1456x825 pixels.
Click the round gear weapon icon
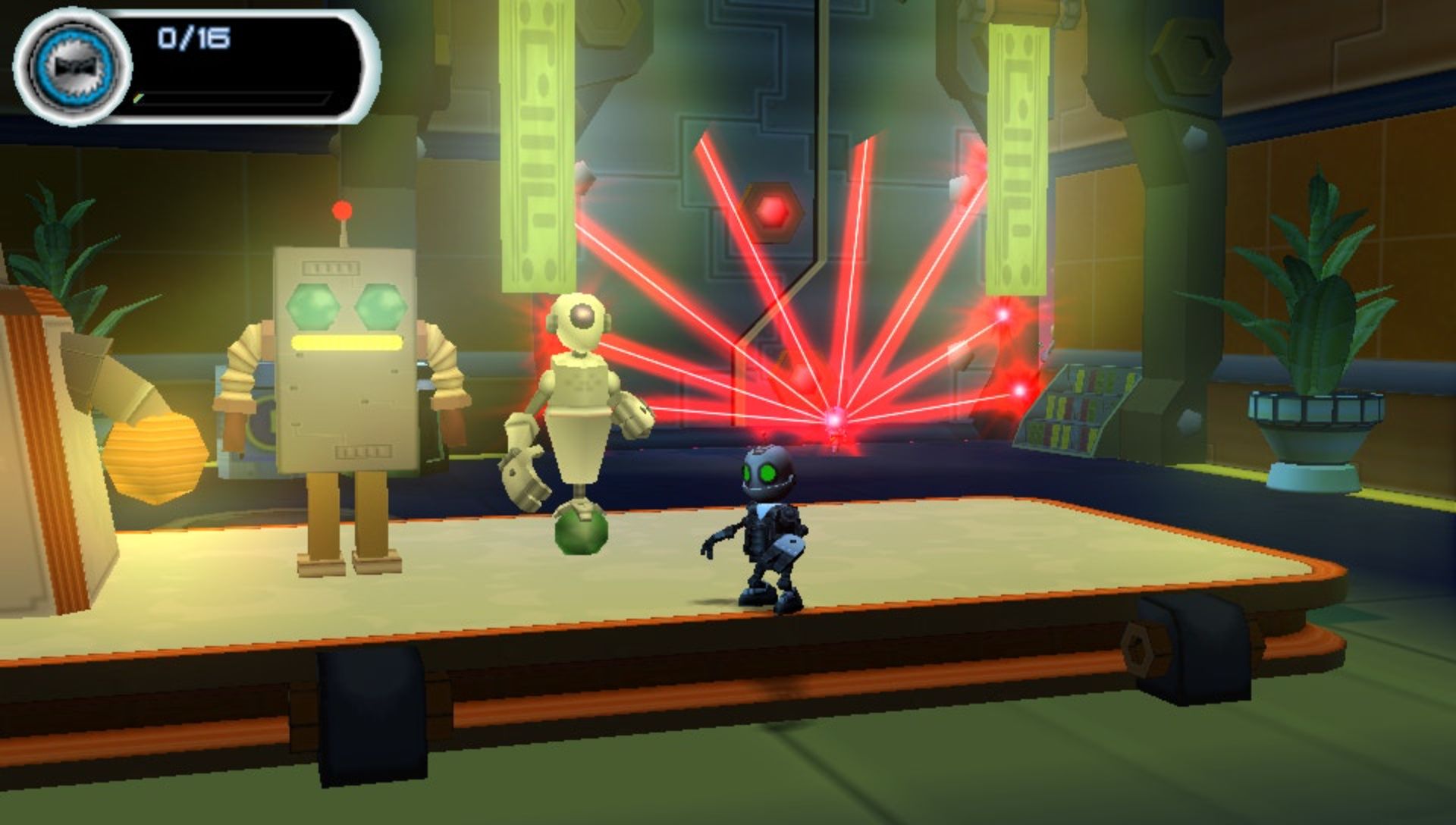(x=73, y=66)
